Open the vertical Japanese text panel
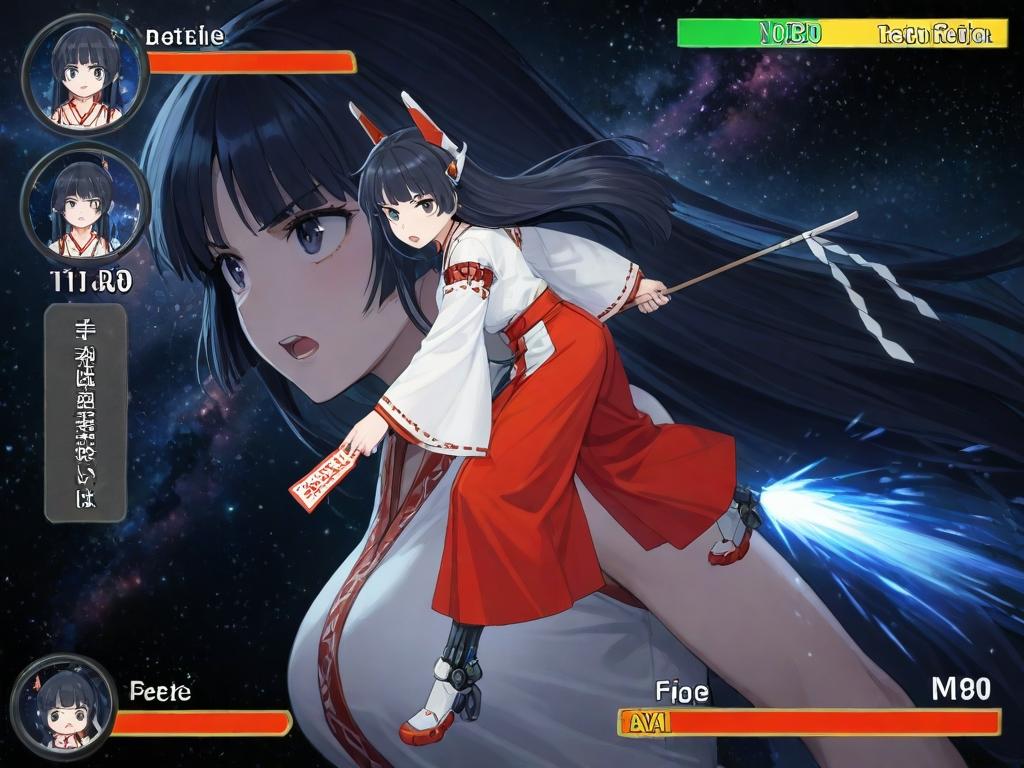The width and height of the screenshot is (1024, 768). point(85,413)
